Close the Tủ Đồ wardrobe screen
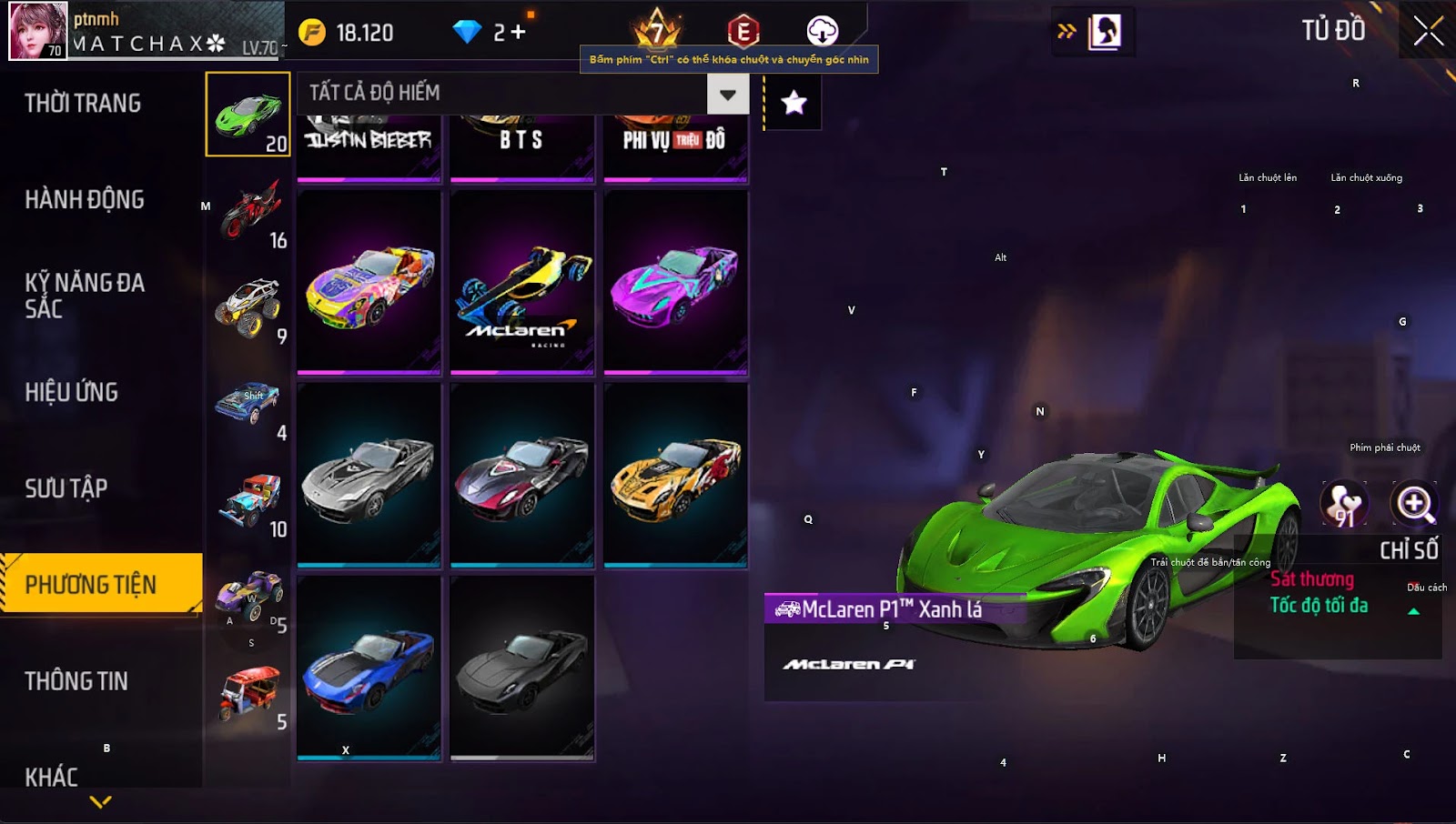 (1428, 31)
